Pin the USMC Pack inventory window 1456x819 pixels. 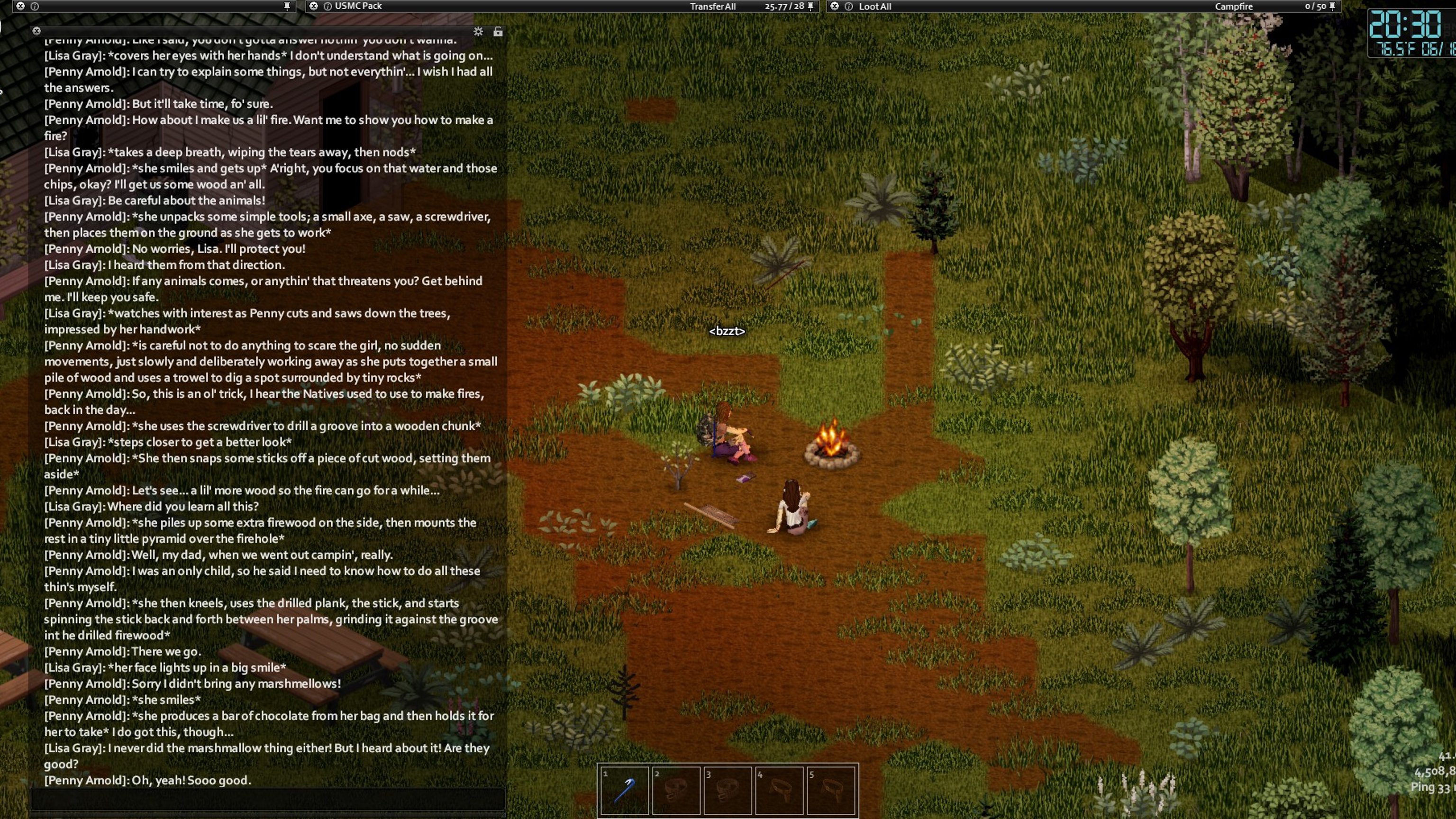[810, 6]
